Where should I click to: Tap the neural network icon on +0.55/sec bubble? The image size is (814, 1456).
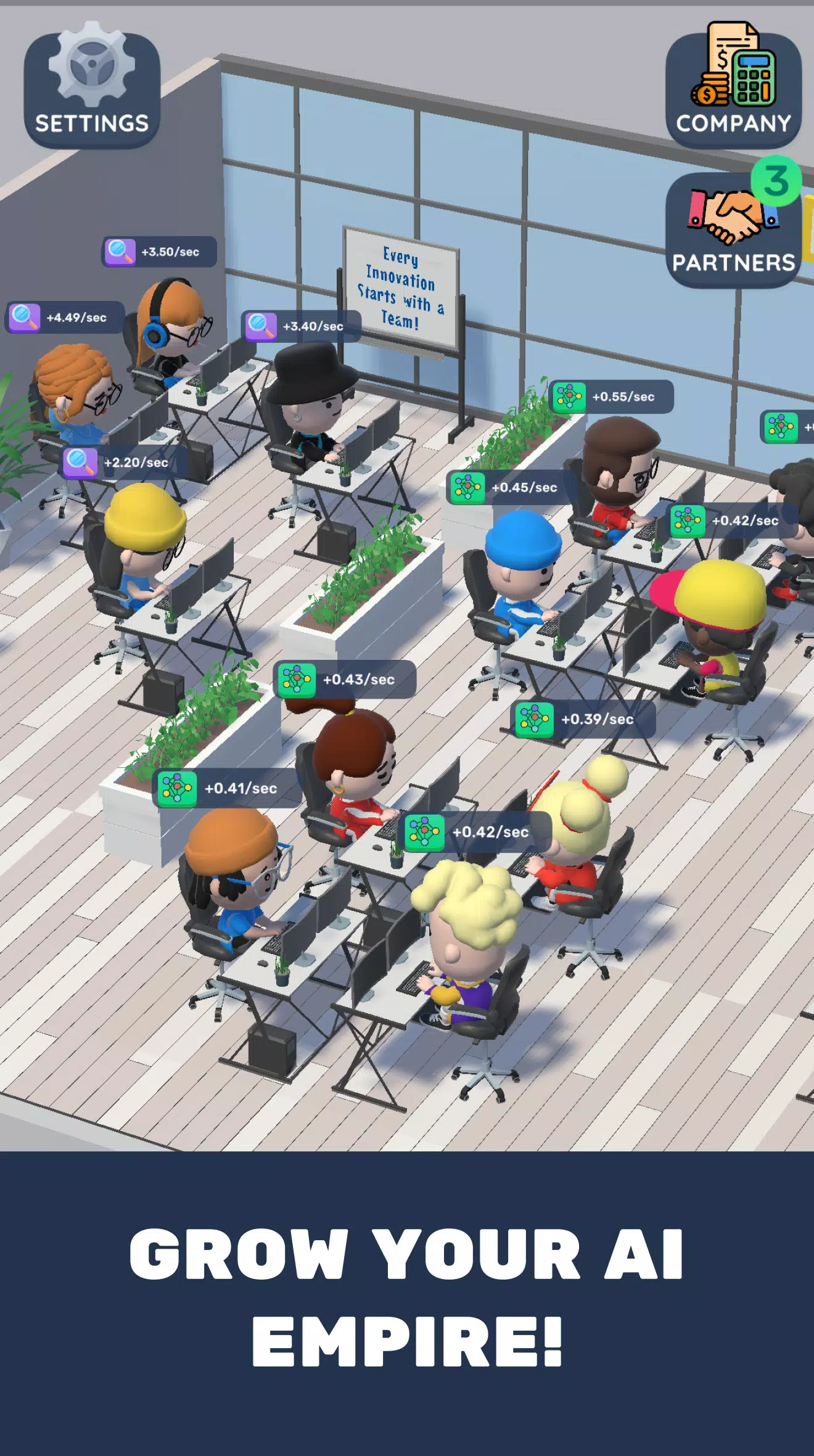569,397
